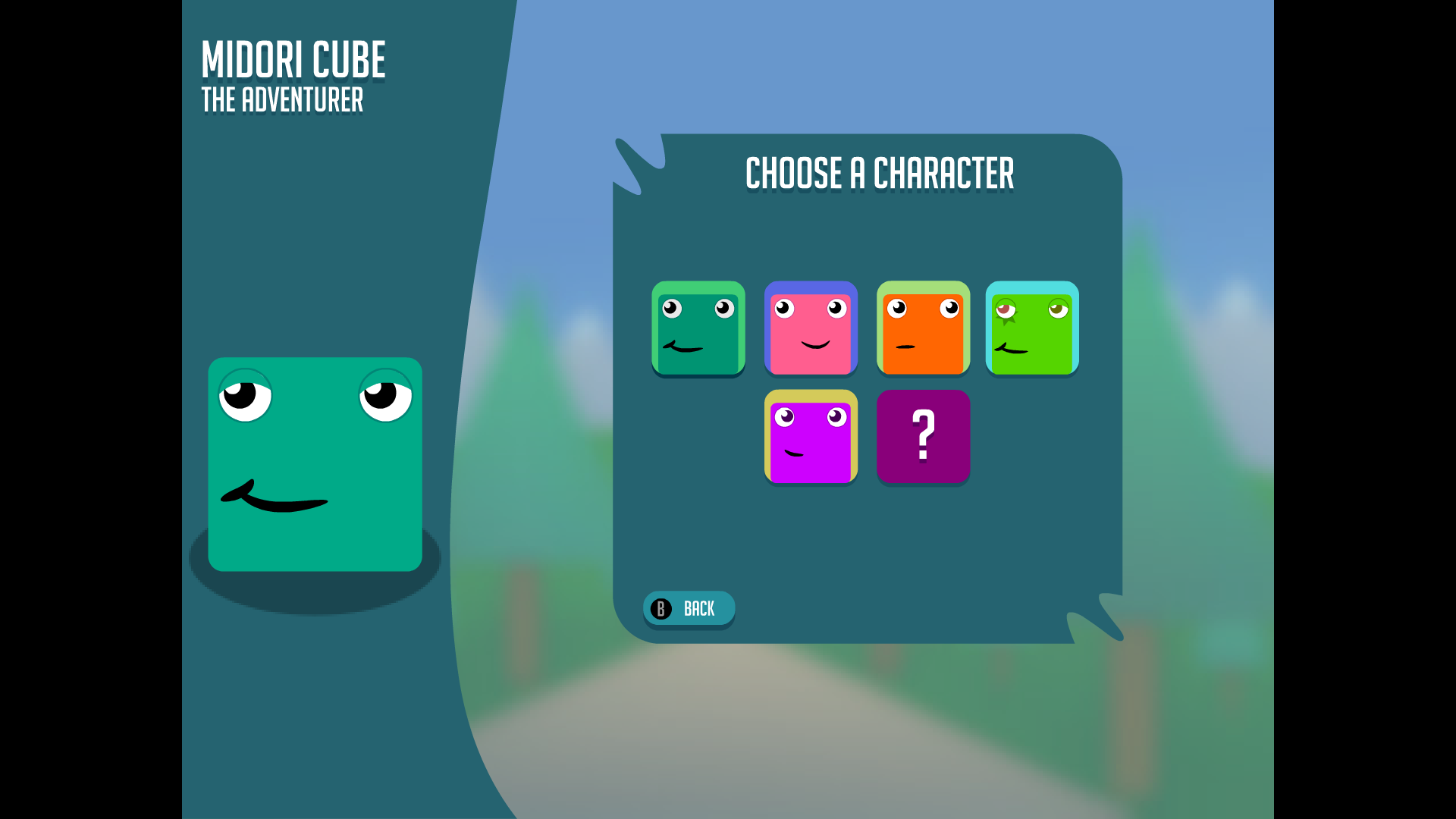Select the lime green zombie cube
1456x819 pixels.
[1032, 328]
